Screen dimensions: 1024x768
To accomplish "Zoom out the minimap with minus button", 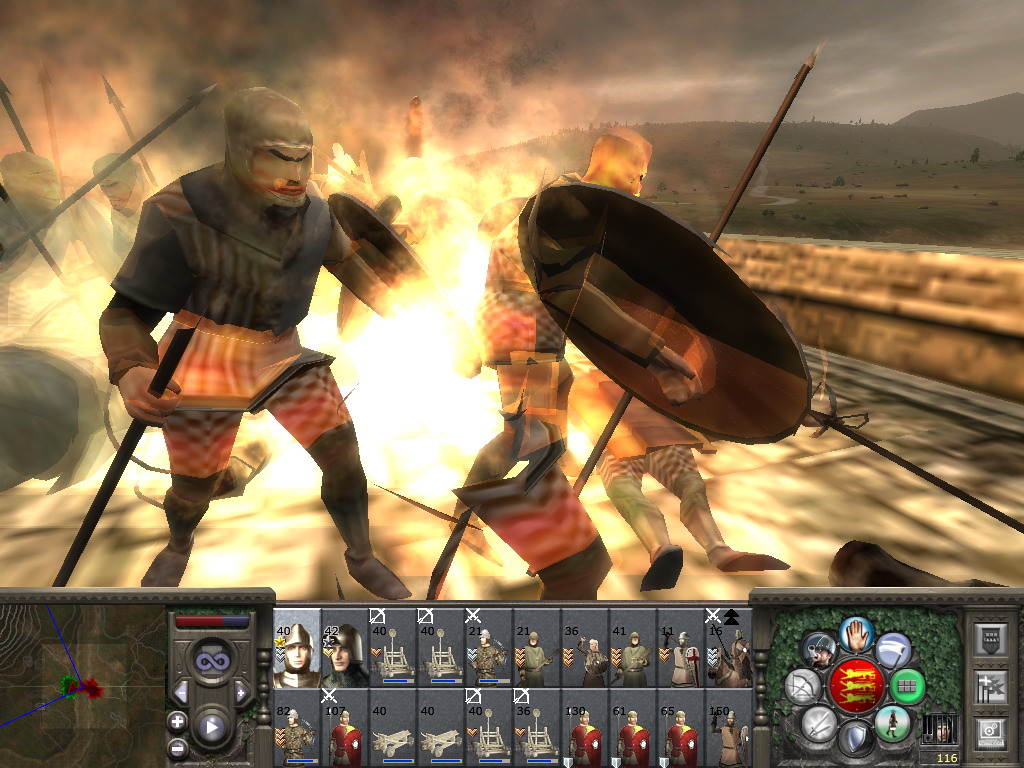I will tap(177, 746).
